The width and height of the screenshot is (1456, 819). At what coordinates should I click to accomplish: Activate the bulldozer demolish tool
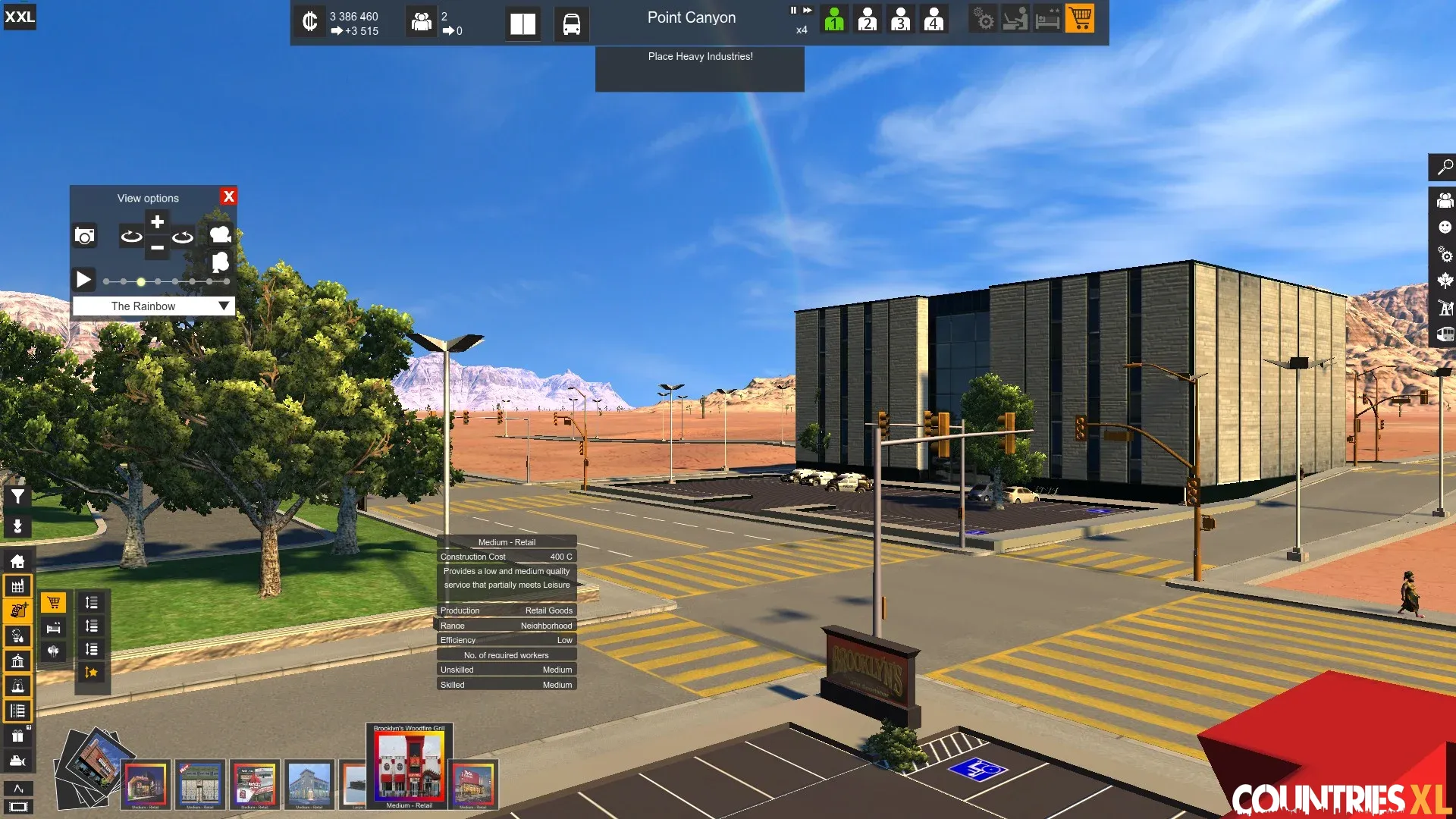pyautogui.click(x=17, y=761)
